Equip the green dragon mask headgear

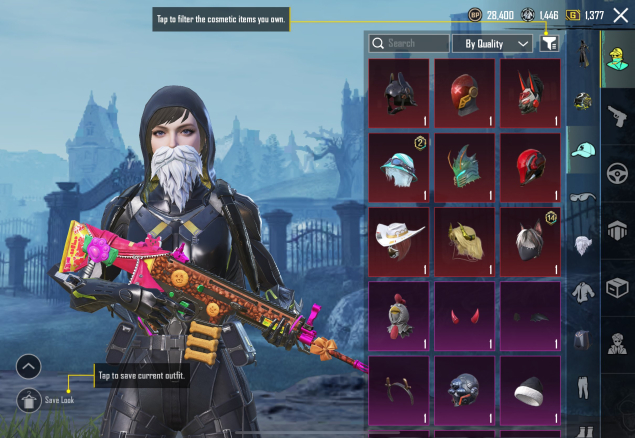tap(465, 167)
